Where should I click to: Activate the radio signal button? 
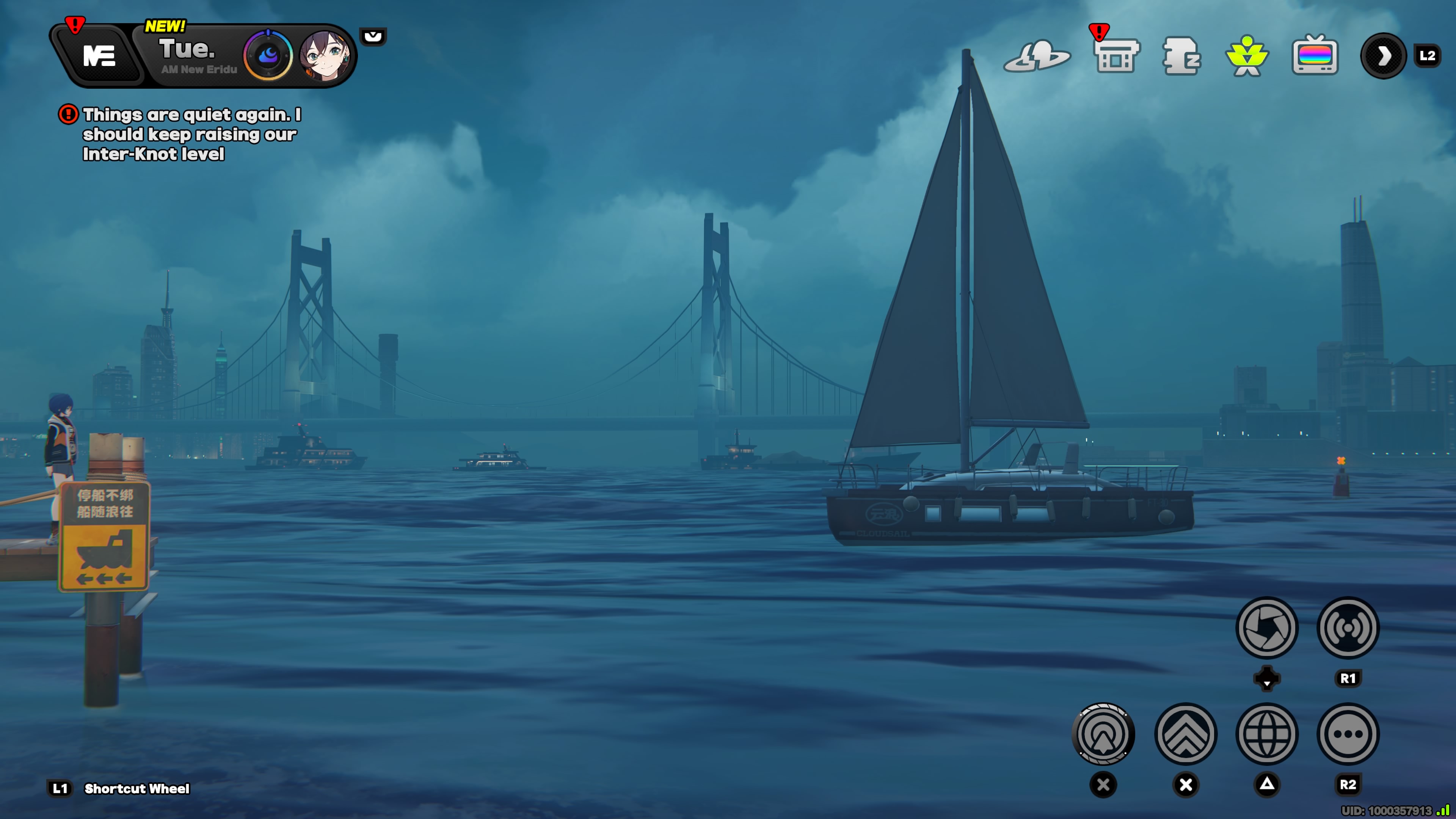[1348, 628]
